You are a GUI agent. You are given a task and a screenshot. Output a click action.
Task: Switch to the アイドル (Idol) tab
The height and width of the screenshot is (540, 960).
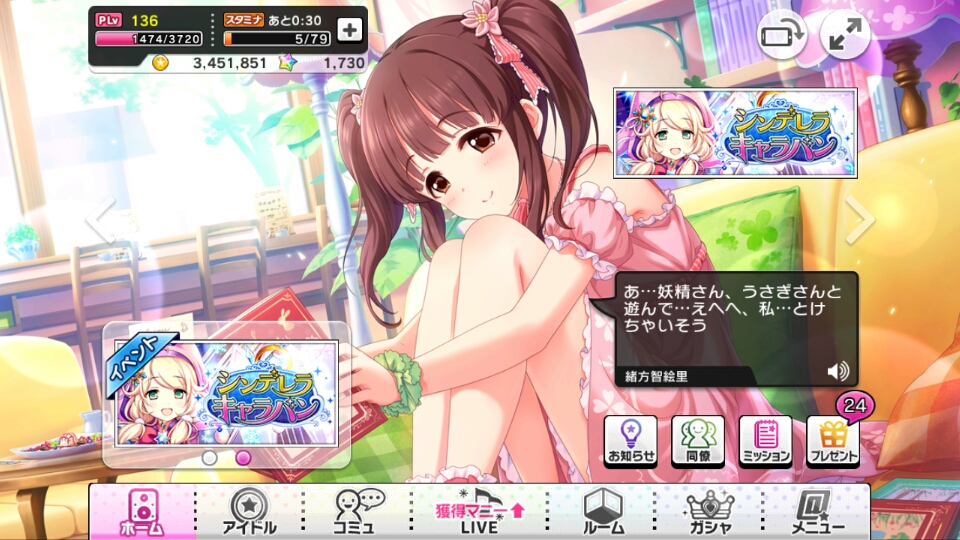click(247, 512)
